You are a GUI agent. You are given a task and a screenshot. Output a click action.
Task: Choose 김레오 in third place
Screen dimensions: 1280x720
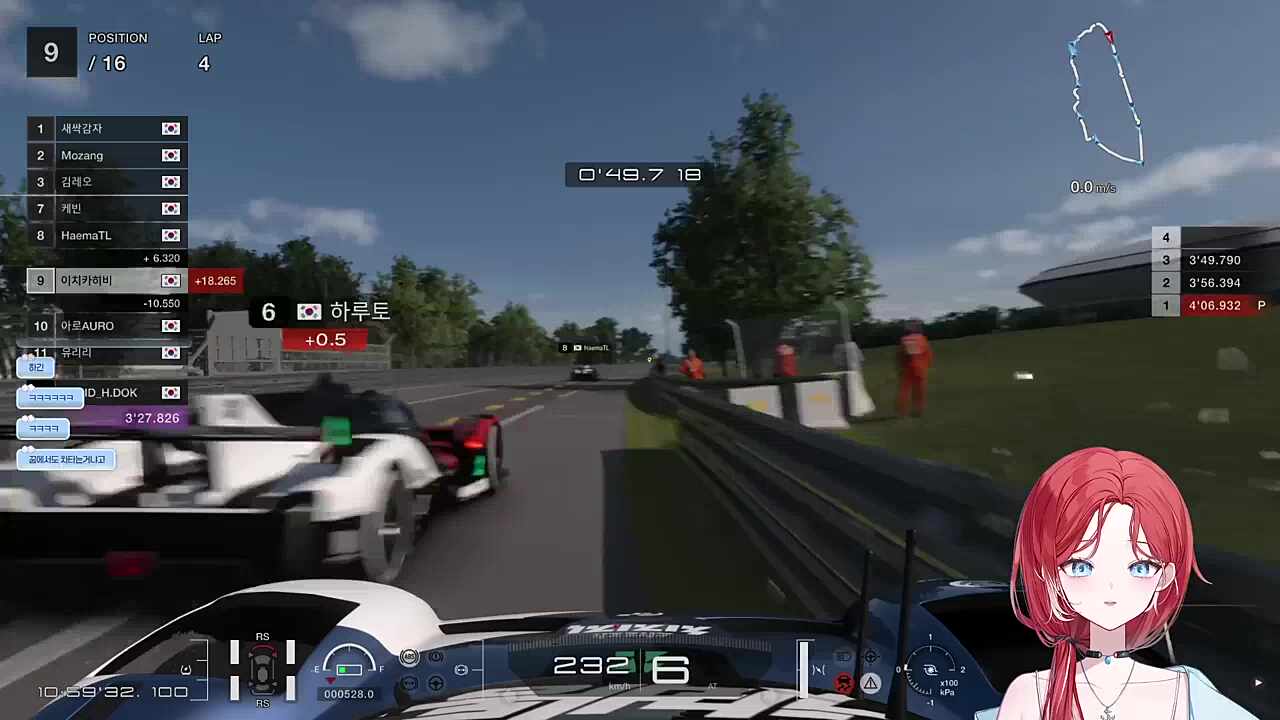(107, 182)
